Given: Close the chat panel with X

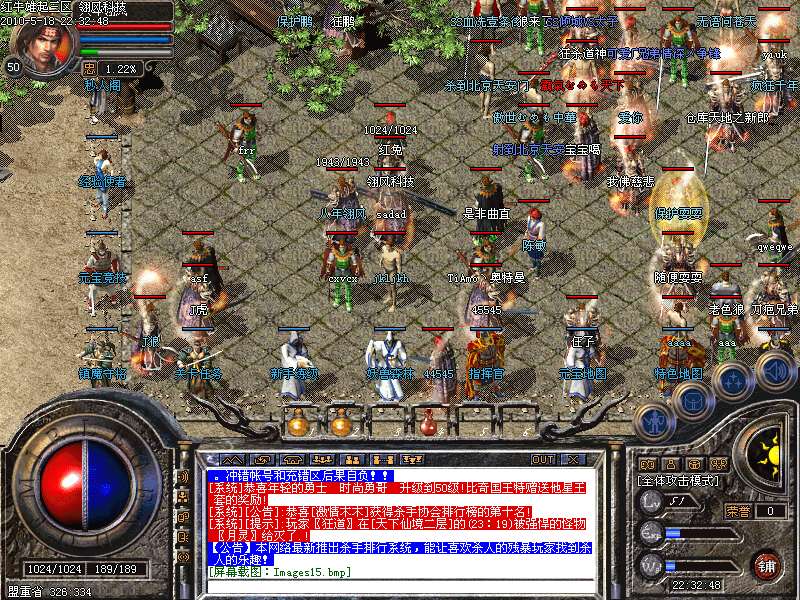Looking at the screenshot, I should click(x=574, y=459).
